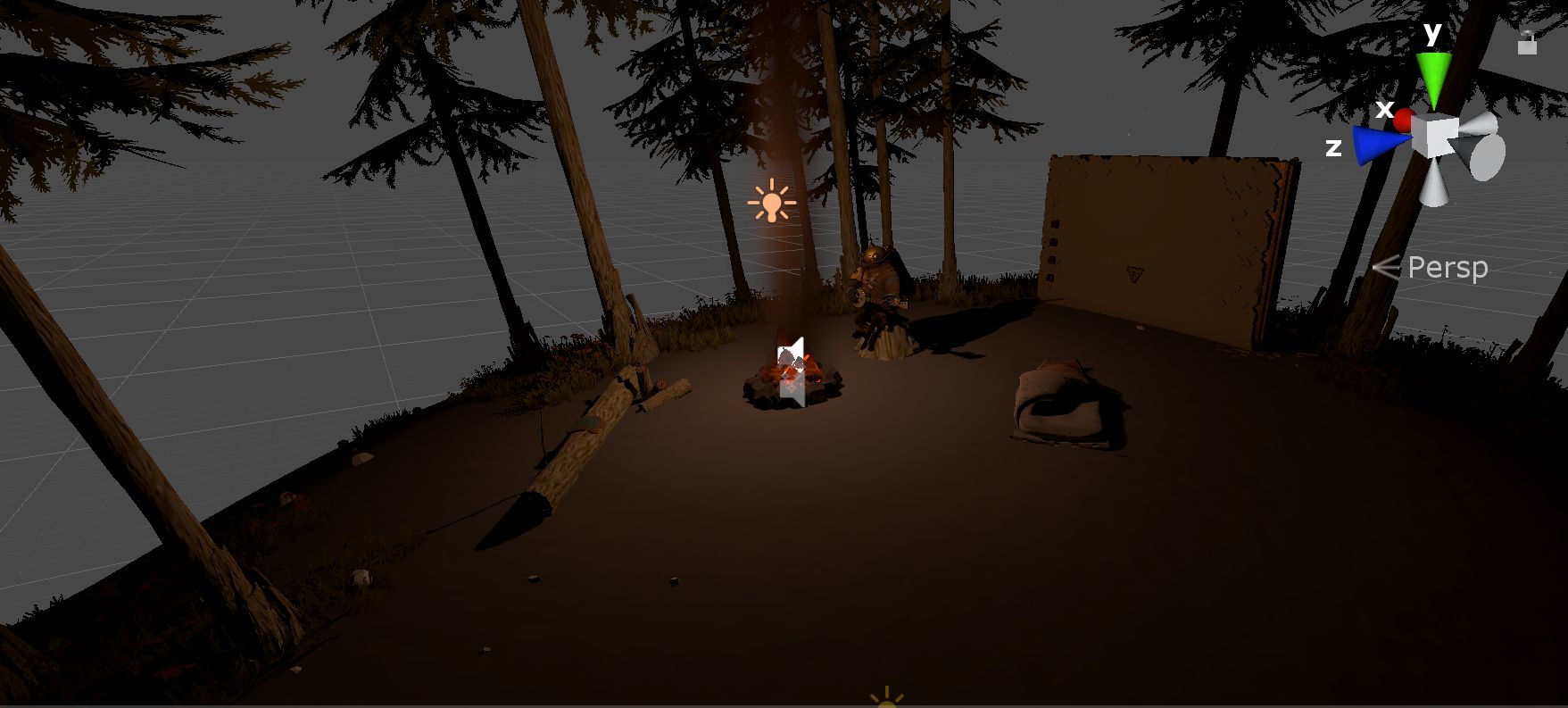Click the yellow light bulb gizmo at screen bottom
This screenshot has width=1568, height=708.
coord(886,701)
